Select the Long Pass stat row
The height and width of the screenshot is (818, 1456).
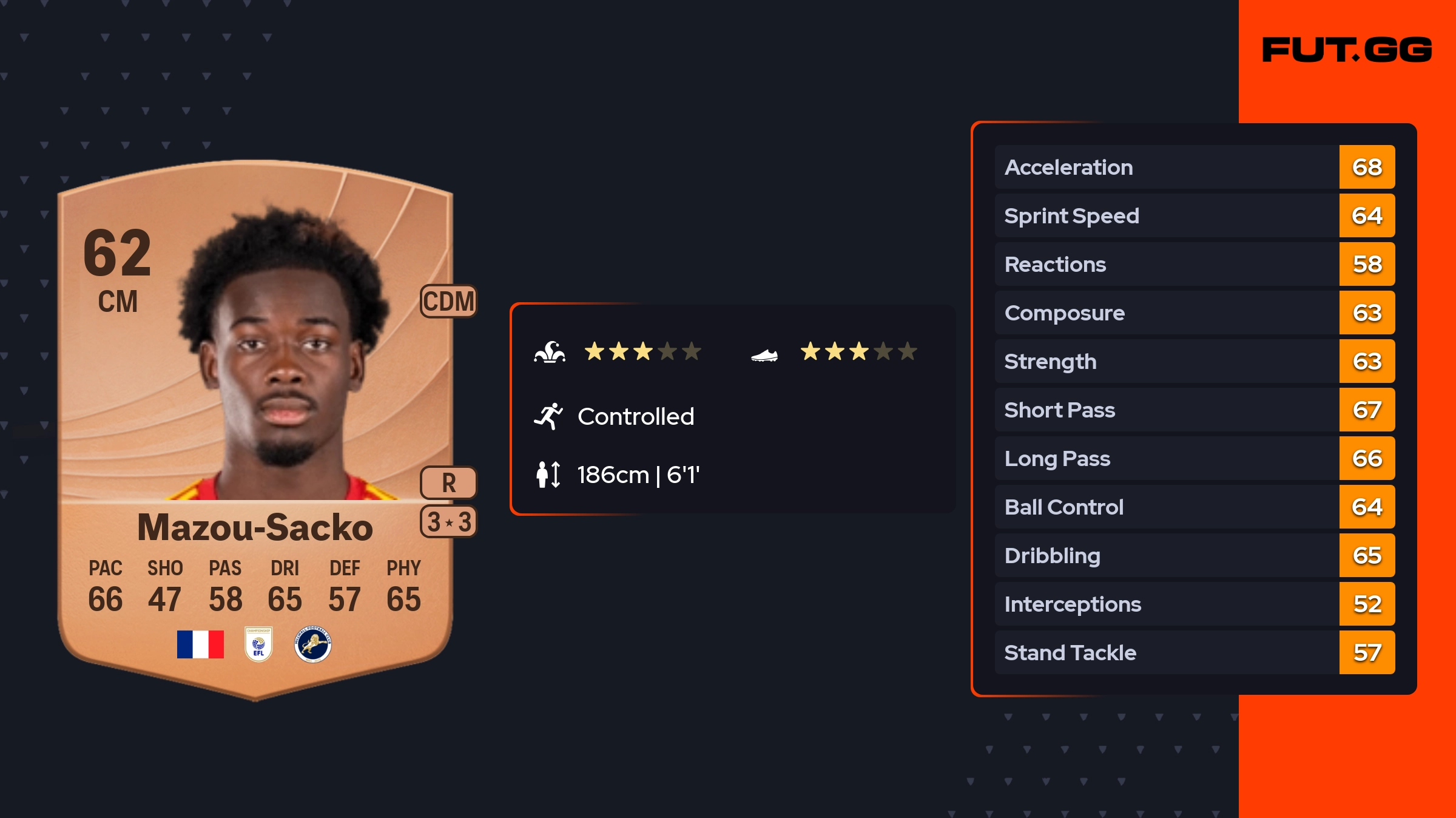[1194, 458]
